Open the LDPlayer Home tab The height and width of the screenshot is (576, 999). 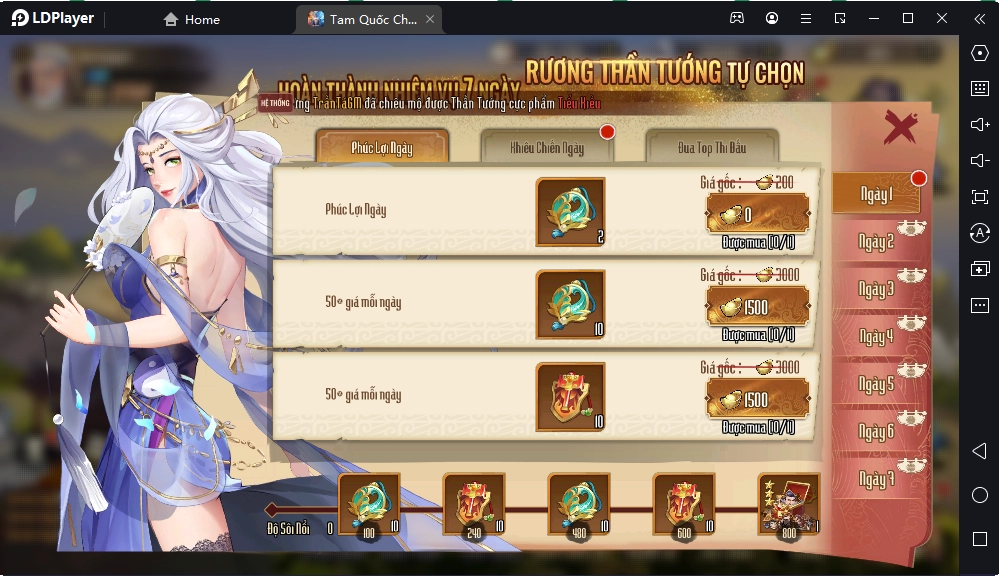(x=191, y=19)
